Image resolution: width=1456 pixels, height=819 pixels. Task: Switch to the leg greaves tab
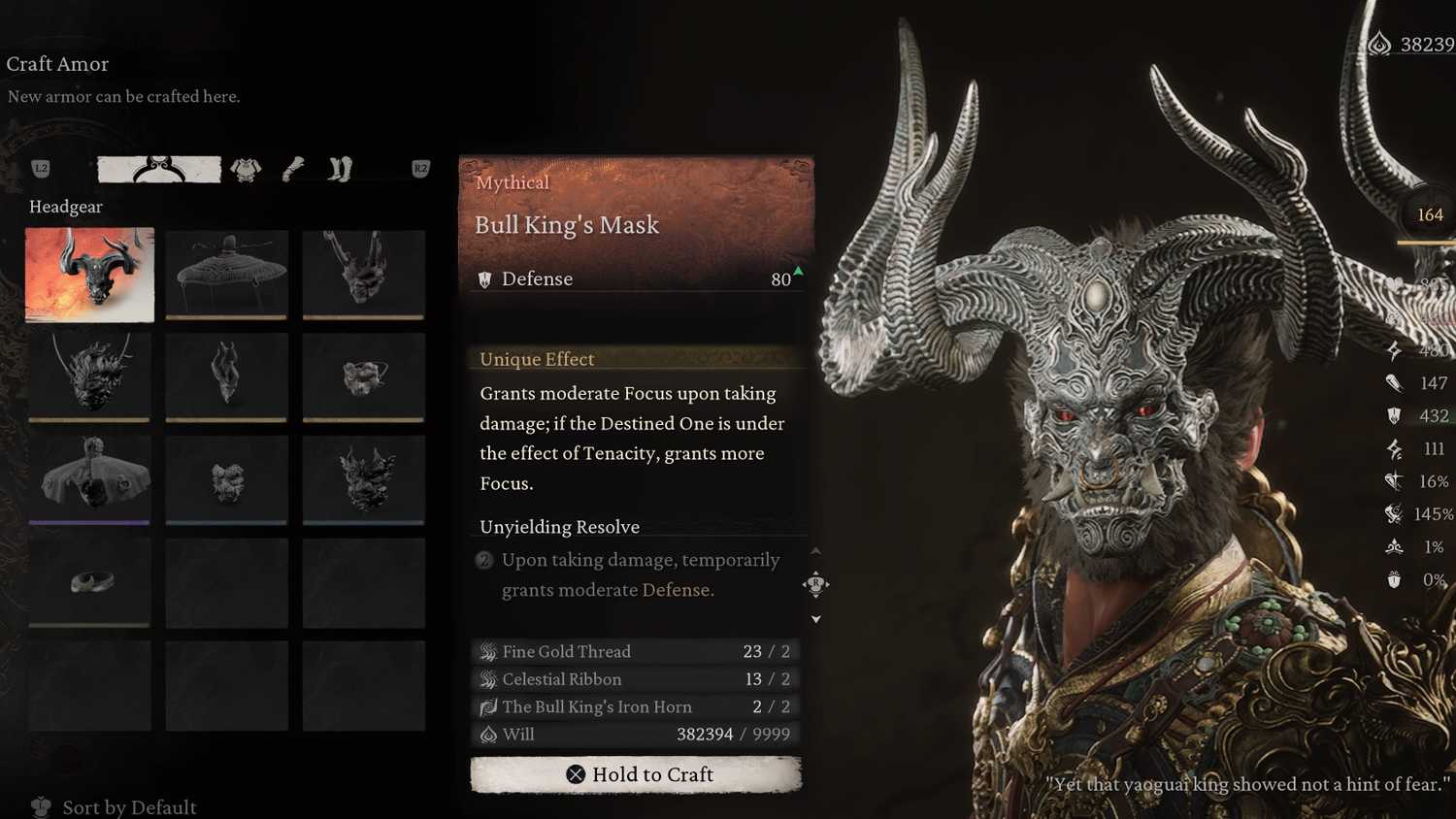[340, 170]
